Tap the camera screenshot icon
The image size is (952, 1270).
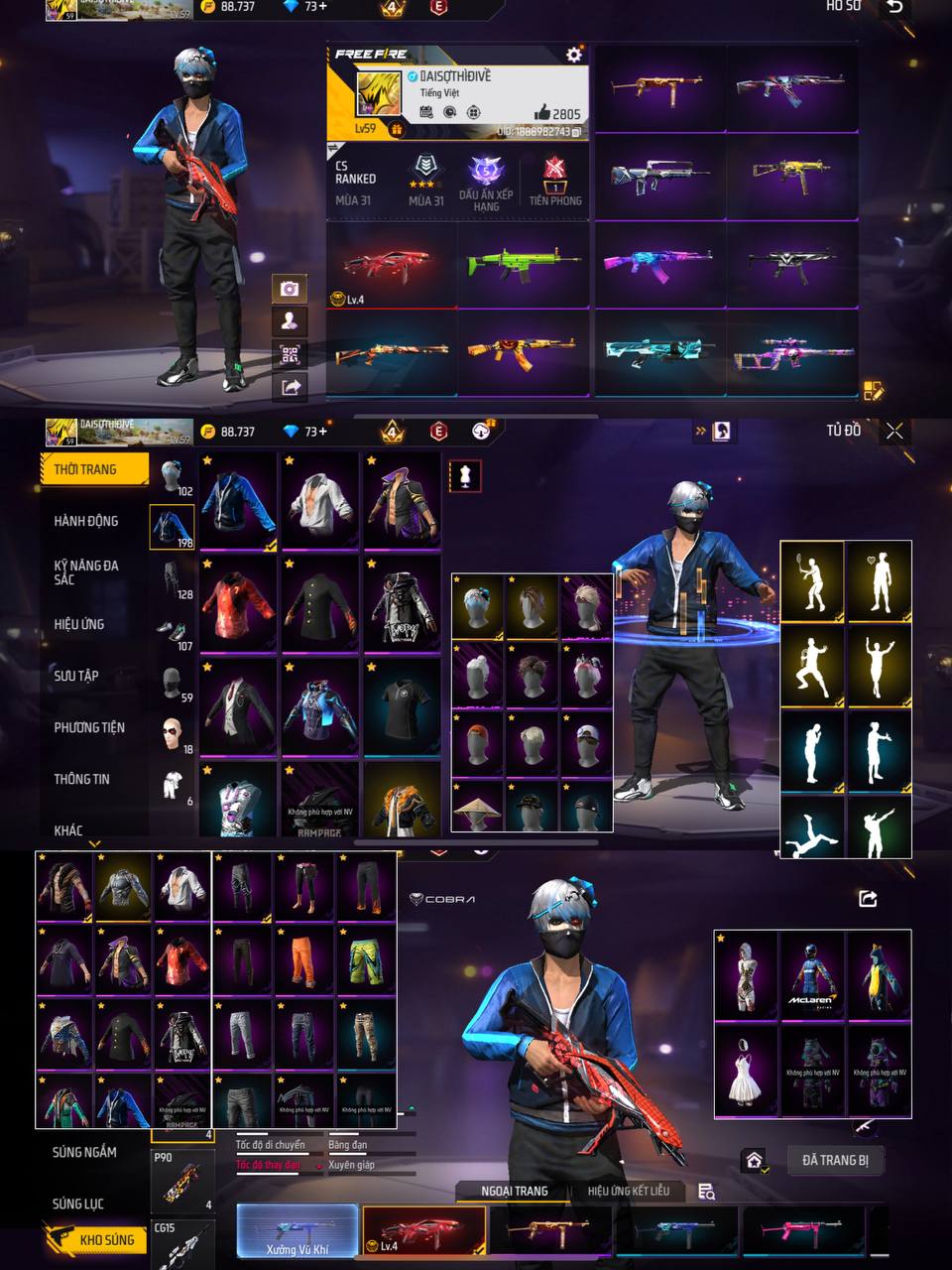coord(290,289)
